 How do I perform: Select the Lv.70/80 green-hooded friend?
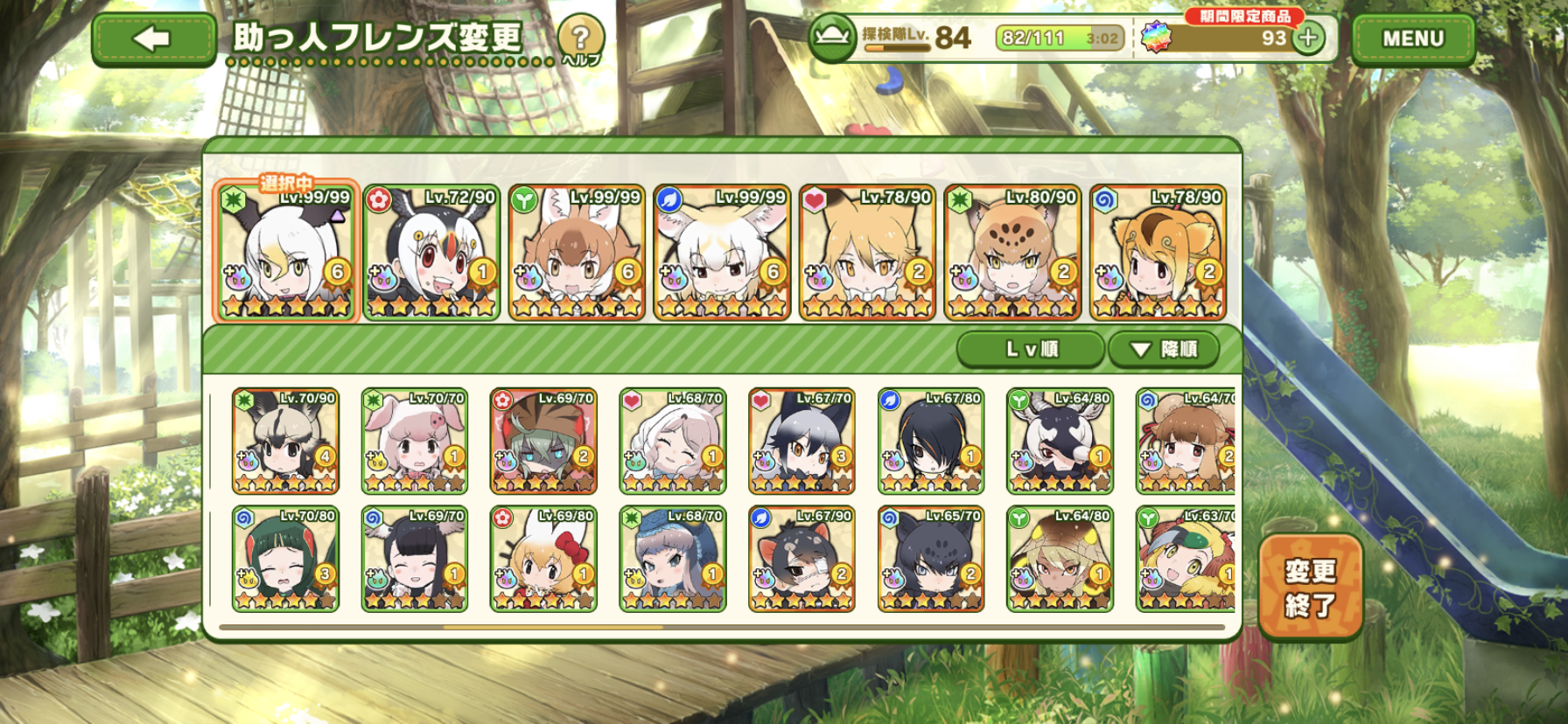[285, 560]
